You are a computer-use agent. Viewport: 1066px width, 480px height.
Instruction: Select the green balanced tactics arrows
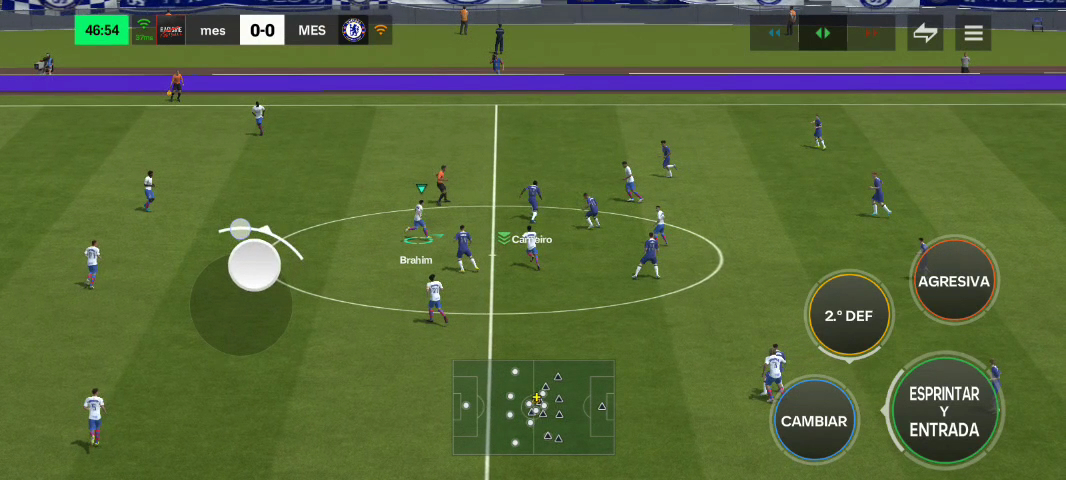[823, 33]
